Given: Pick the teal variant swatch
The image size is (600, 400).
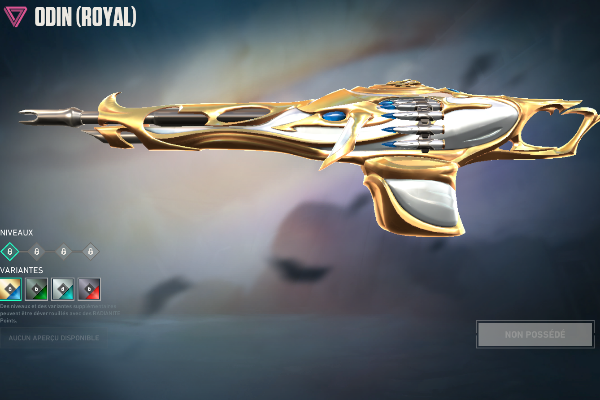Looking at the screenshot, I should point(63,288).
